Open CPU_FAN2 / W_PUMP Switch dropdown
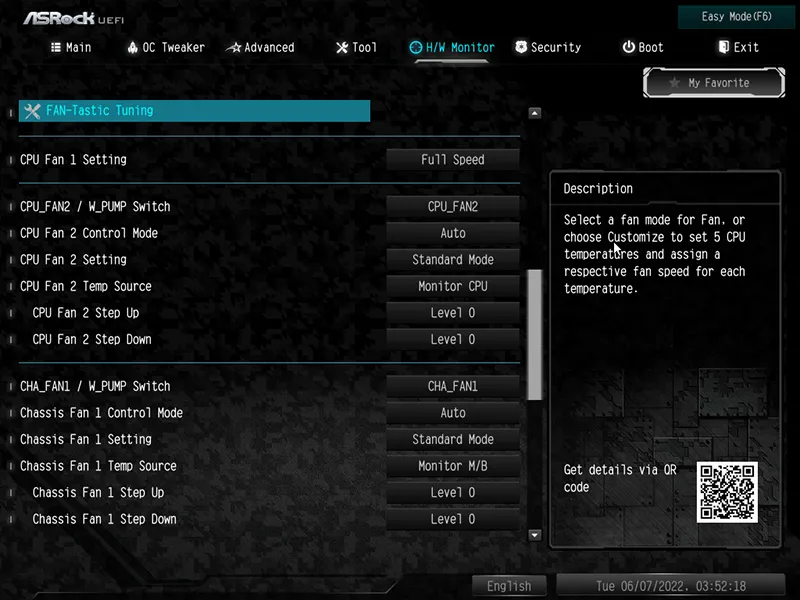 (453, 207)
